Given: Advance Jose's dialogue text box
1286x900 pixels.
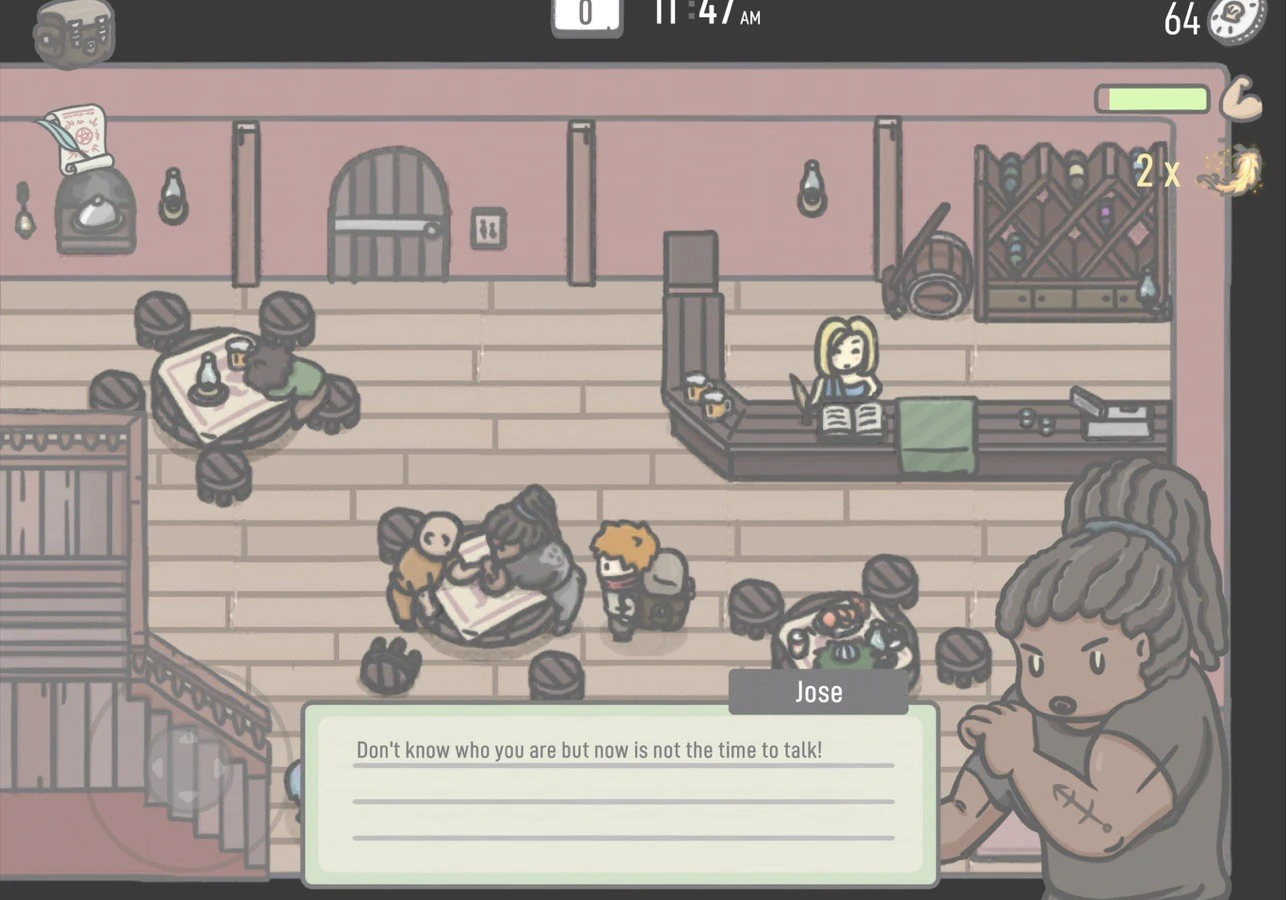Looking at the screenshot, I should point(620,794).
